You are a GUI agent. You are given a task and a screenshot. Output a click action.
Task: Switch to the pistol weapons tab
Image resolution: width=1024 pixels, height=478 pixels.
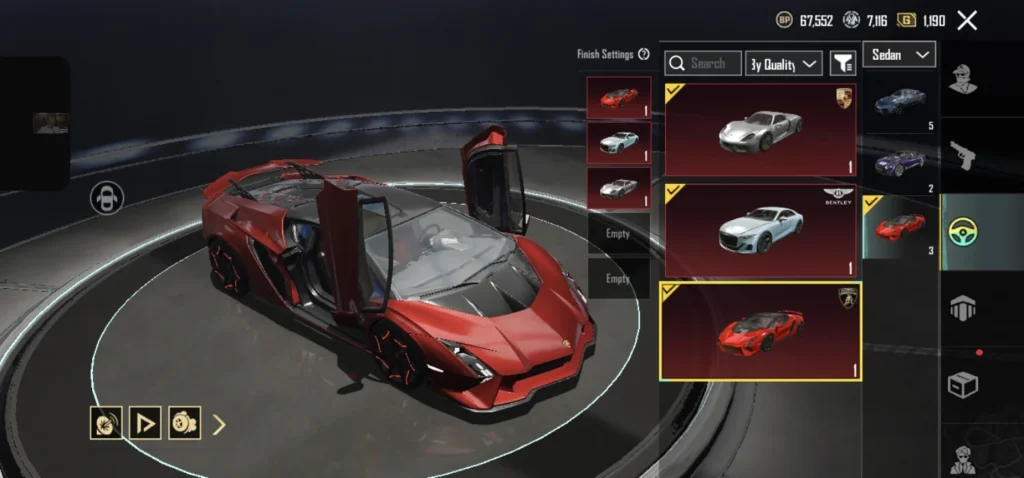(963, 155)
